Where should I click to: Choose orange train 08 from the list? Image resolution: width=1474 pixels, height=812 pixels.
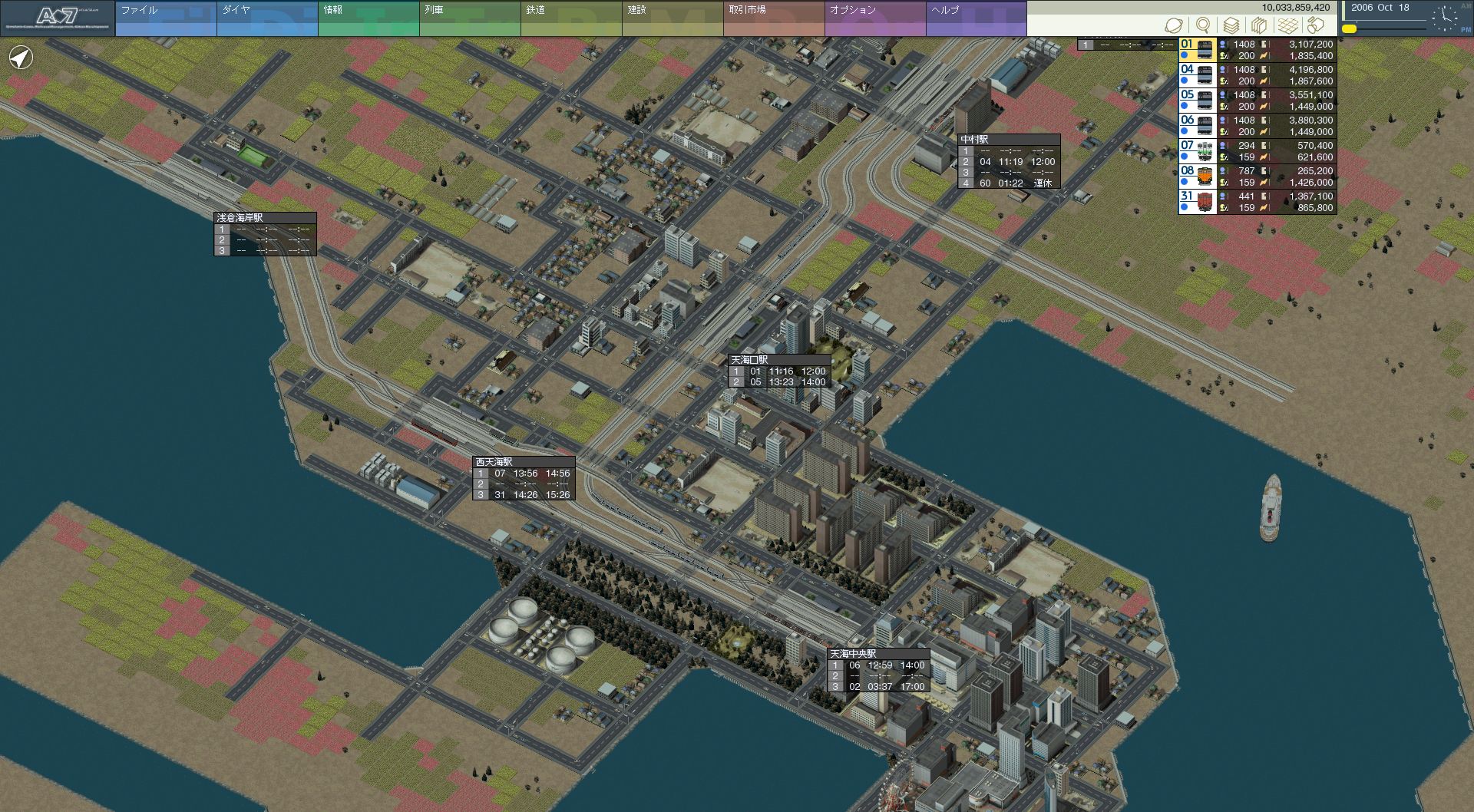1198,177
